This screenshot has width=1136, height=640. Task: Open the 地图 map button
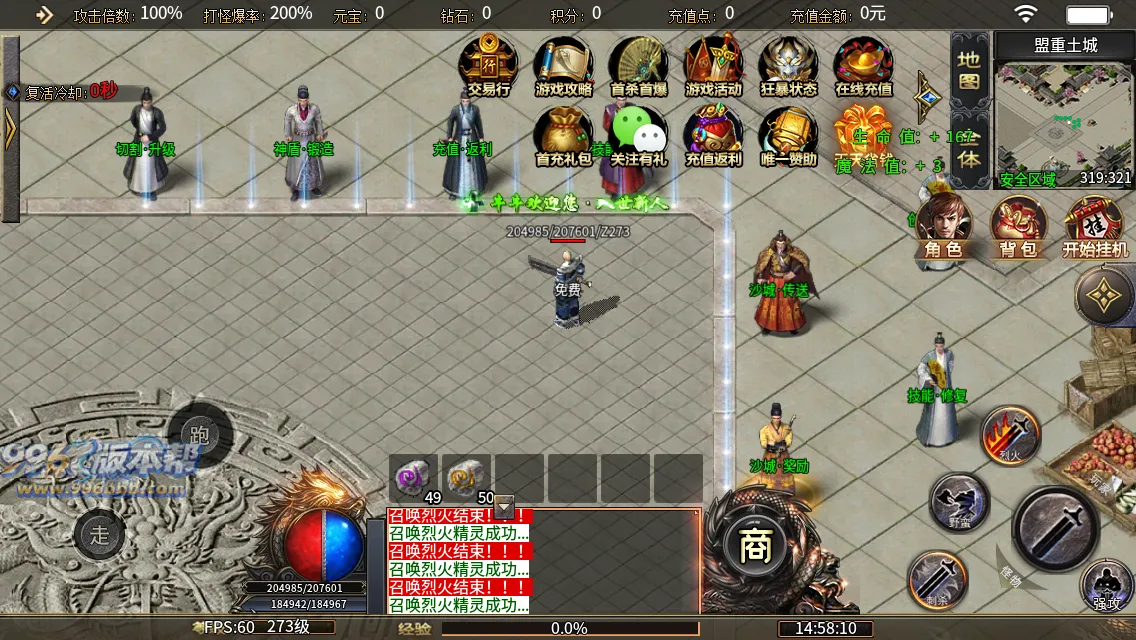(x=969, y=71)
